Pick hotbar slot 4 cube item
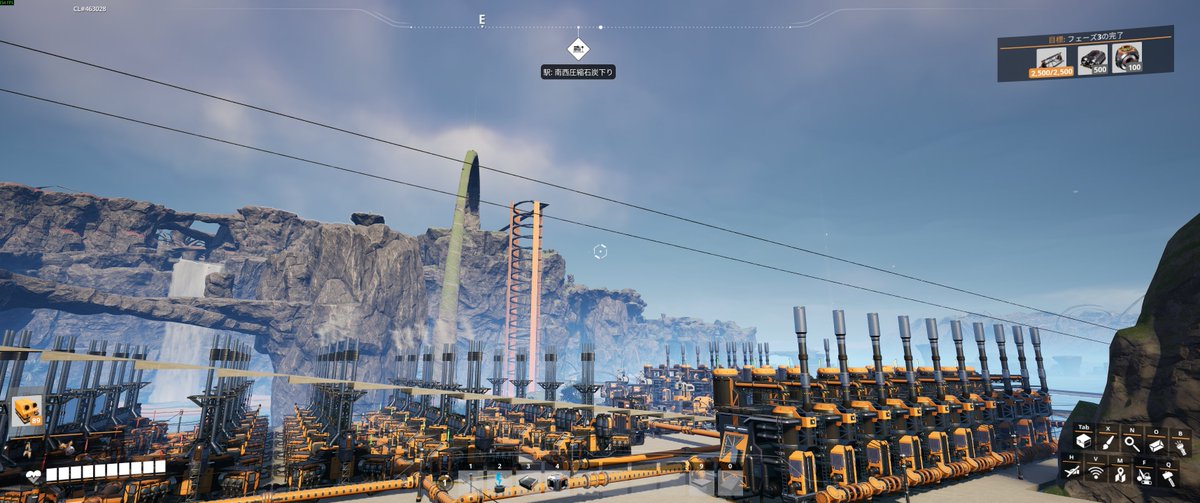The width and height of the screenshot is (1200, 503). (x=557, y=484)
